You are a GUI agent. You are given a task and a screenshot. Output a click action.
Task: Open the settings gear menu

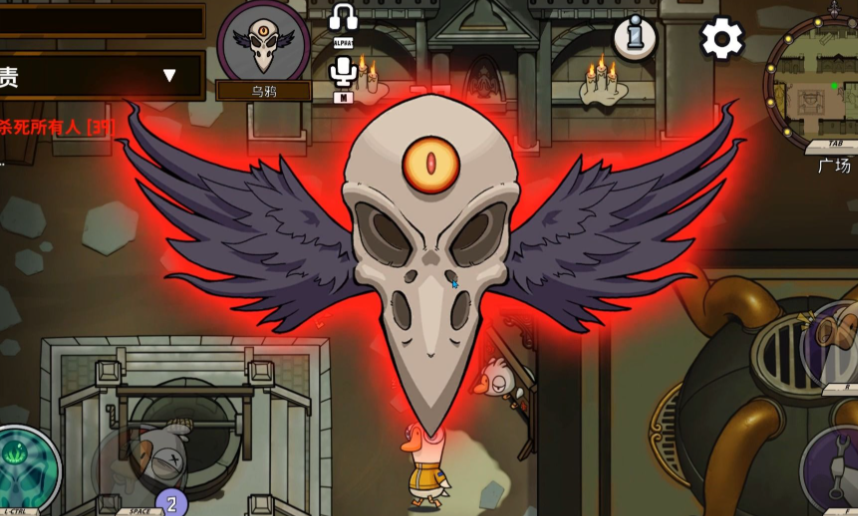coord(722,39)
